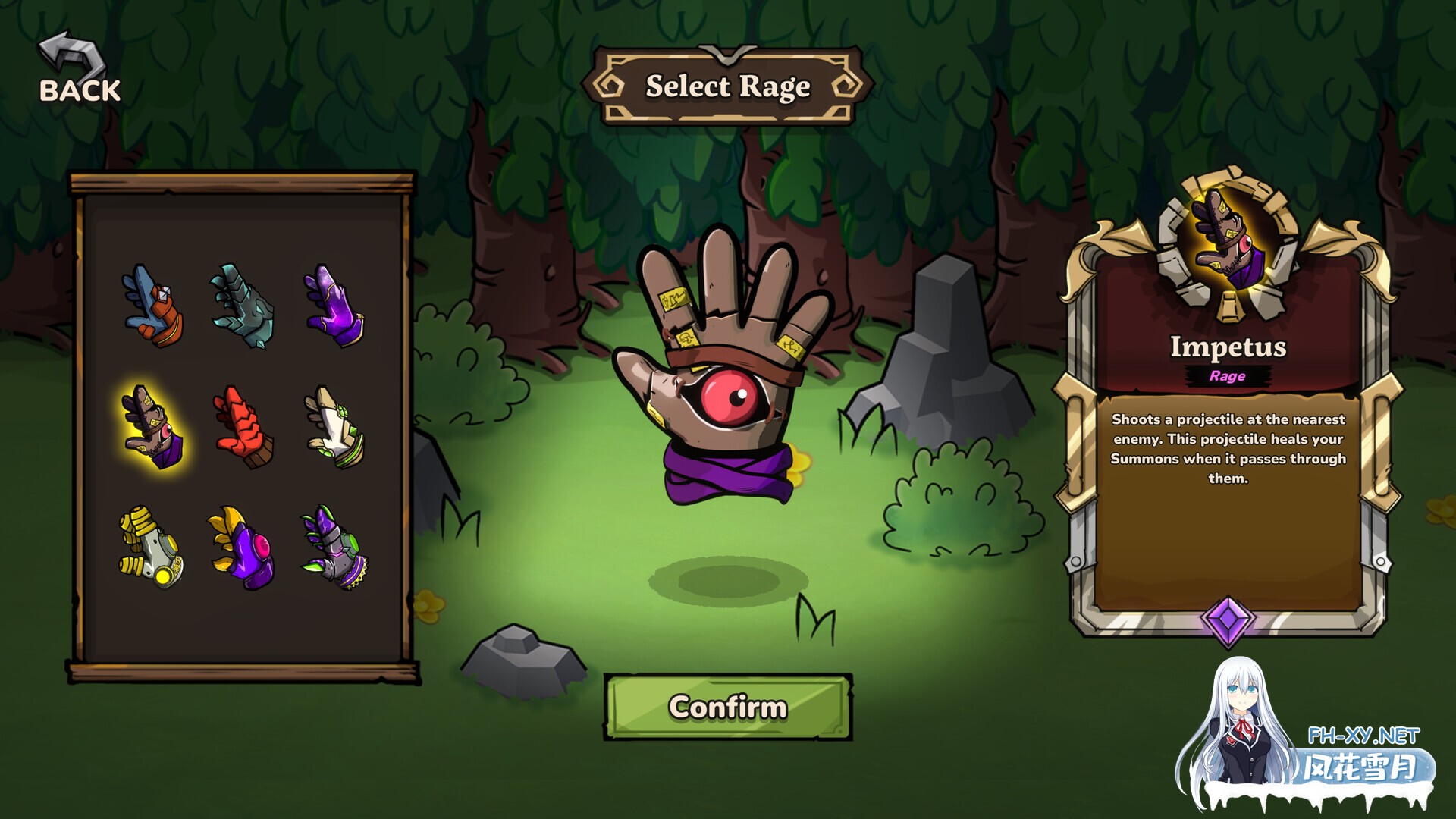This screenshot has width=1456, height=819.
Task: Pick the yellow armored gauntlet
Action: tap(151, 548)
